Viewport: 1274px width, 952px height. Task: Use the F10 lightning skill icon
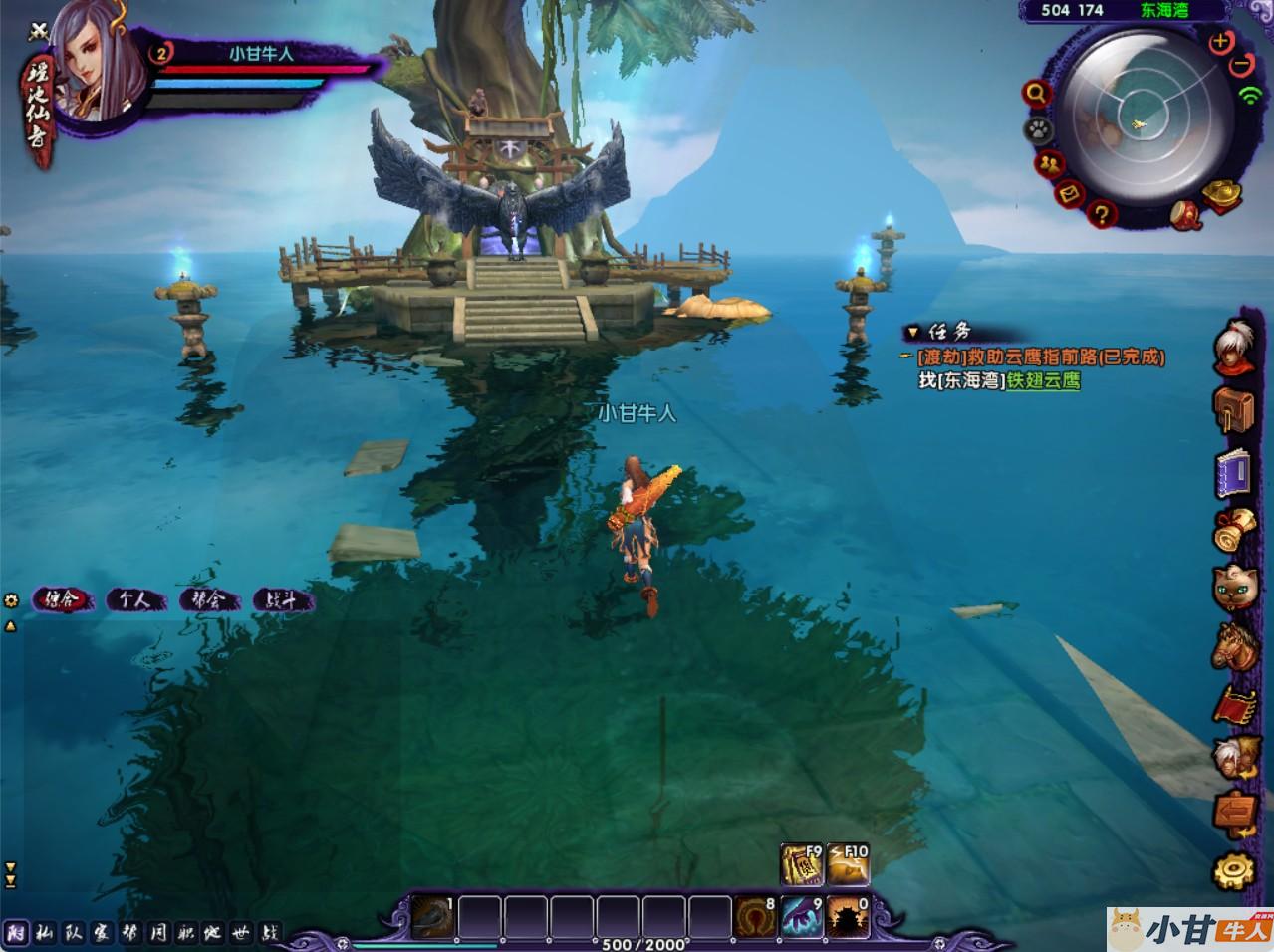pos(848,865)
